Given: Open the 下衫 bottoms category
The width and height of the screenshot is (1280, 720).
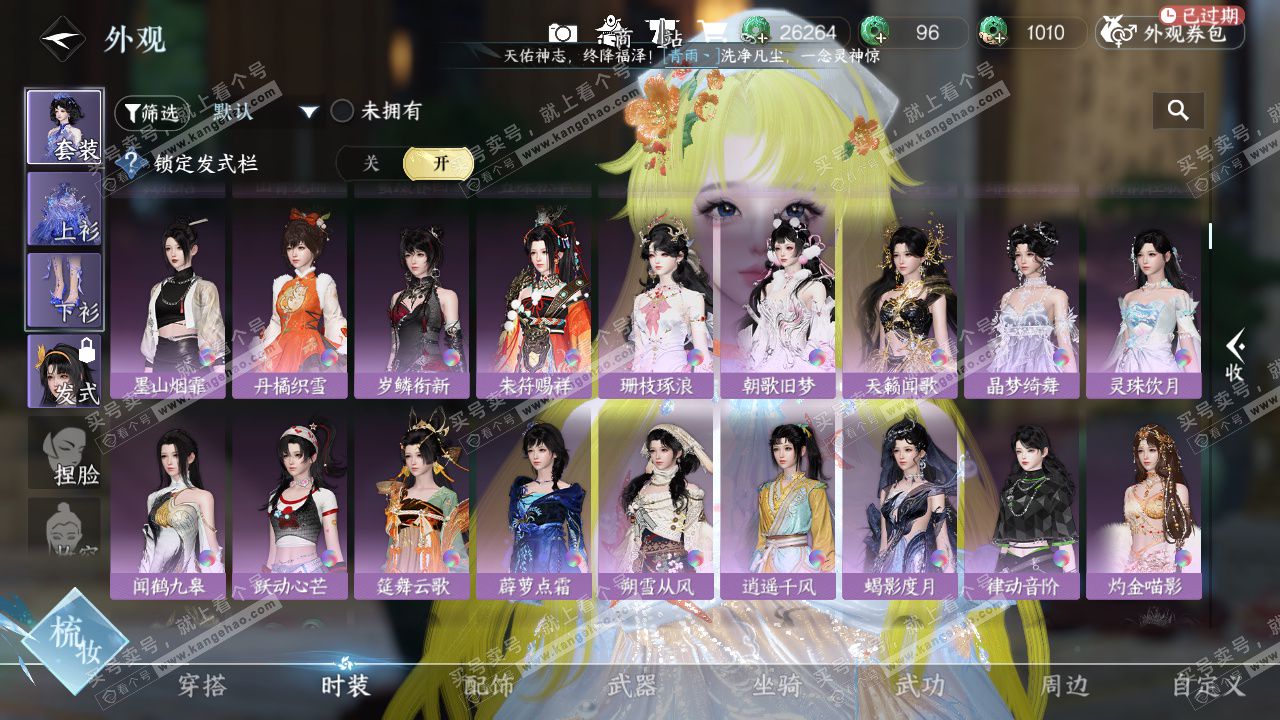Looking at the screenshot, I should pos(64,290).
